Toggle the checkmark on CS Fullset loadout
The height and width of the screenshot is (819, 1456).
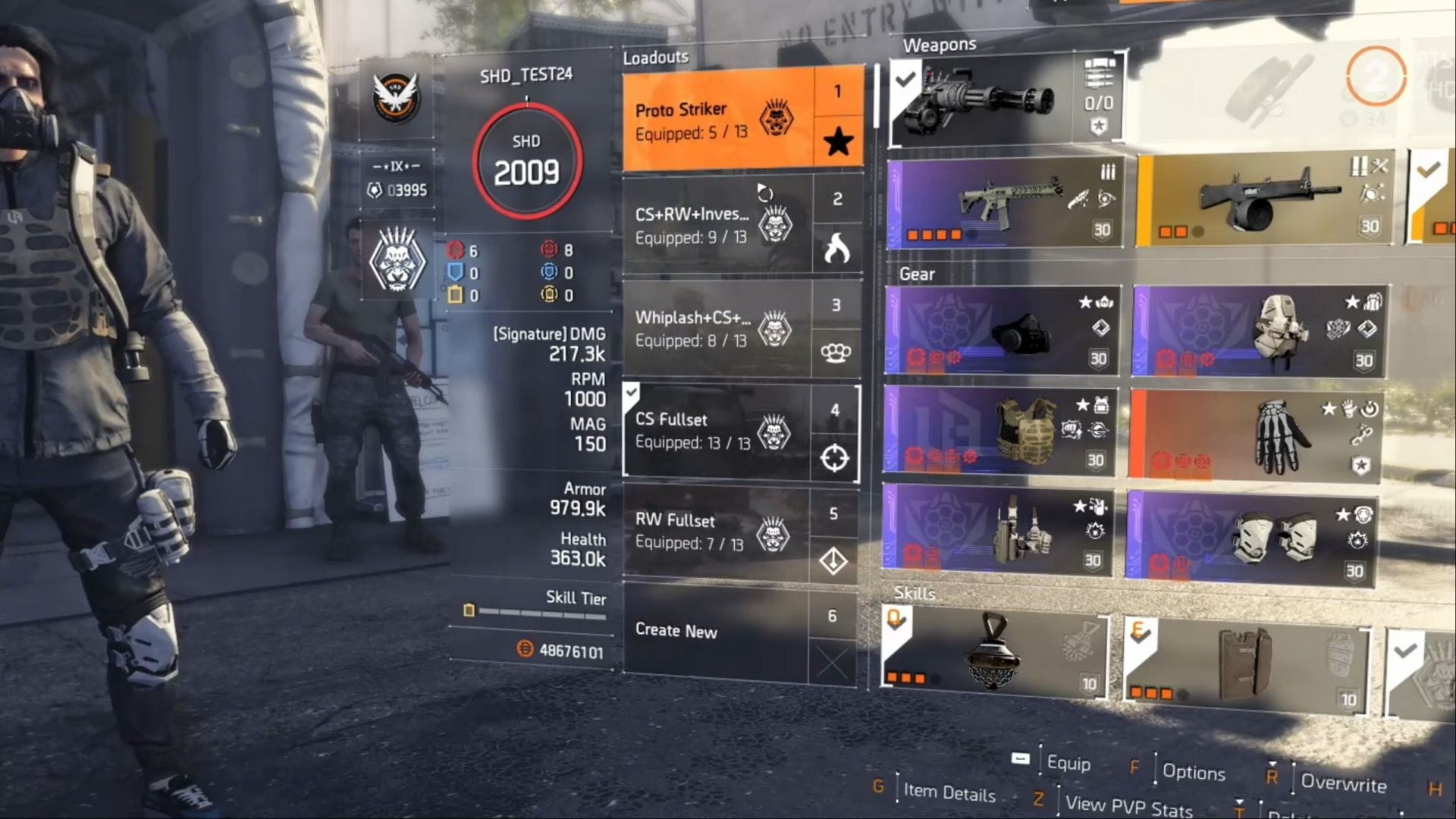[x=632, y=394]
